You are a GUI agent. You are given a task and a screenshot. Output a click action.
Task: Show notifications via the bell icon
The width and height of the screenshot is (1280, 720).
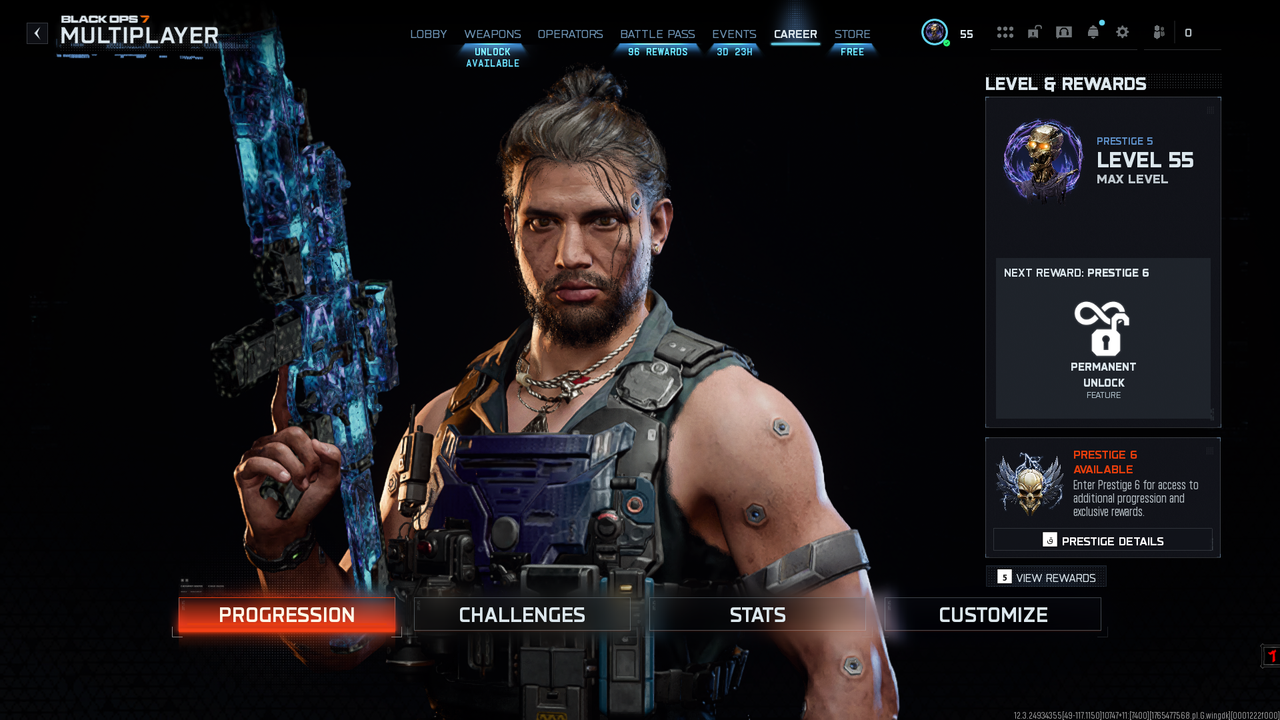click(1093, 33)
